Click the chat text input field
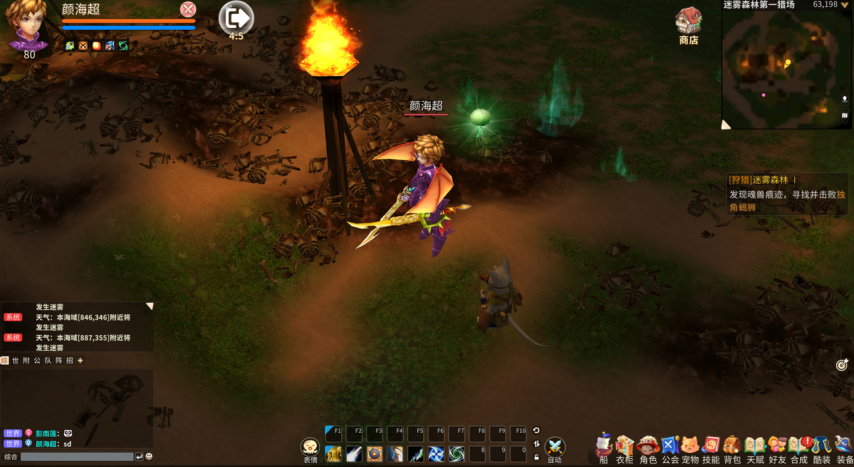This screenshot has height=467, width=854. (76, 457)
